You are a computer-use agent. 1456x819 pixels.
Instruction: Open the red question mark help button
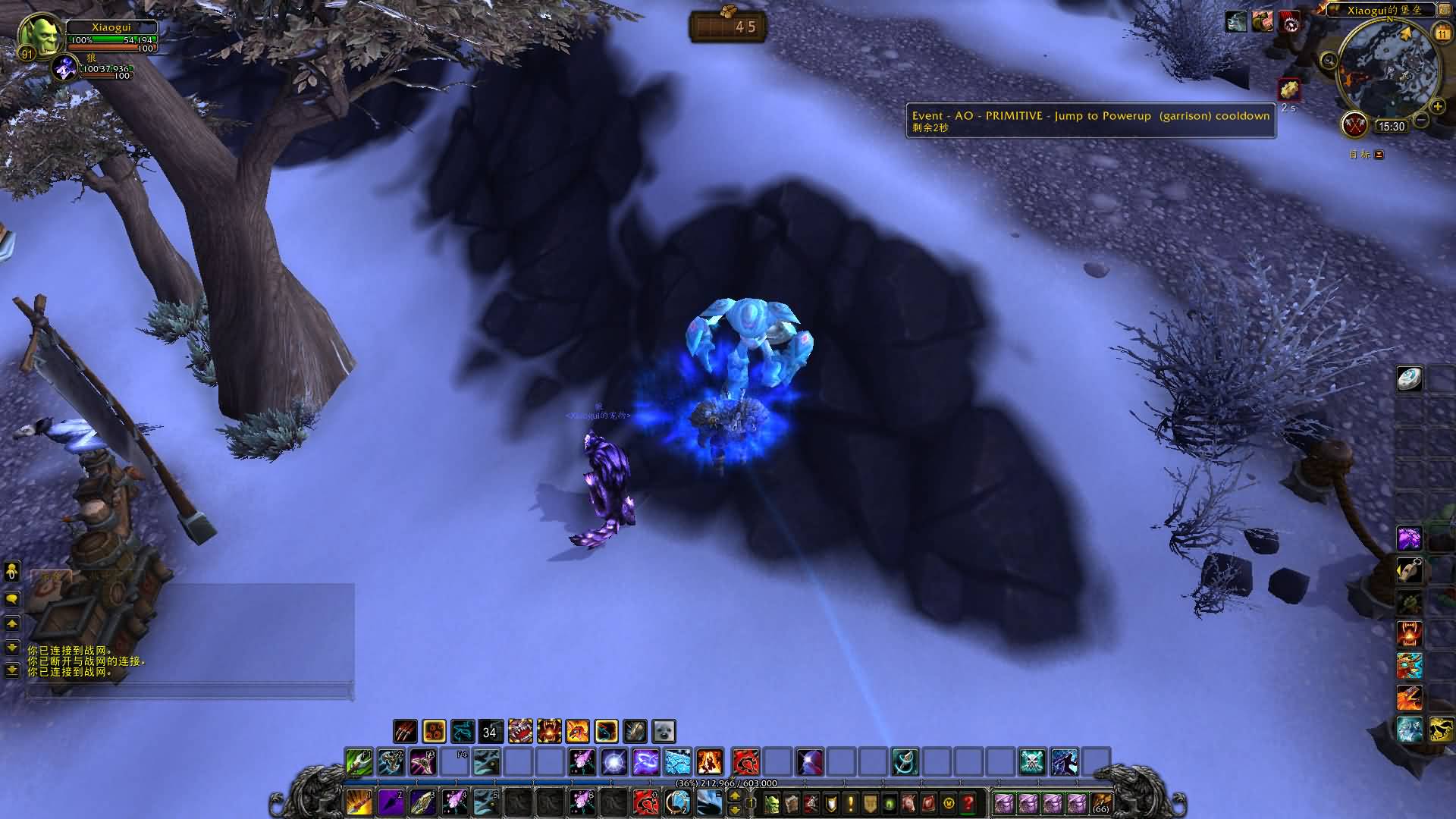pyautogui.click(x=968, y=802)
